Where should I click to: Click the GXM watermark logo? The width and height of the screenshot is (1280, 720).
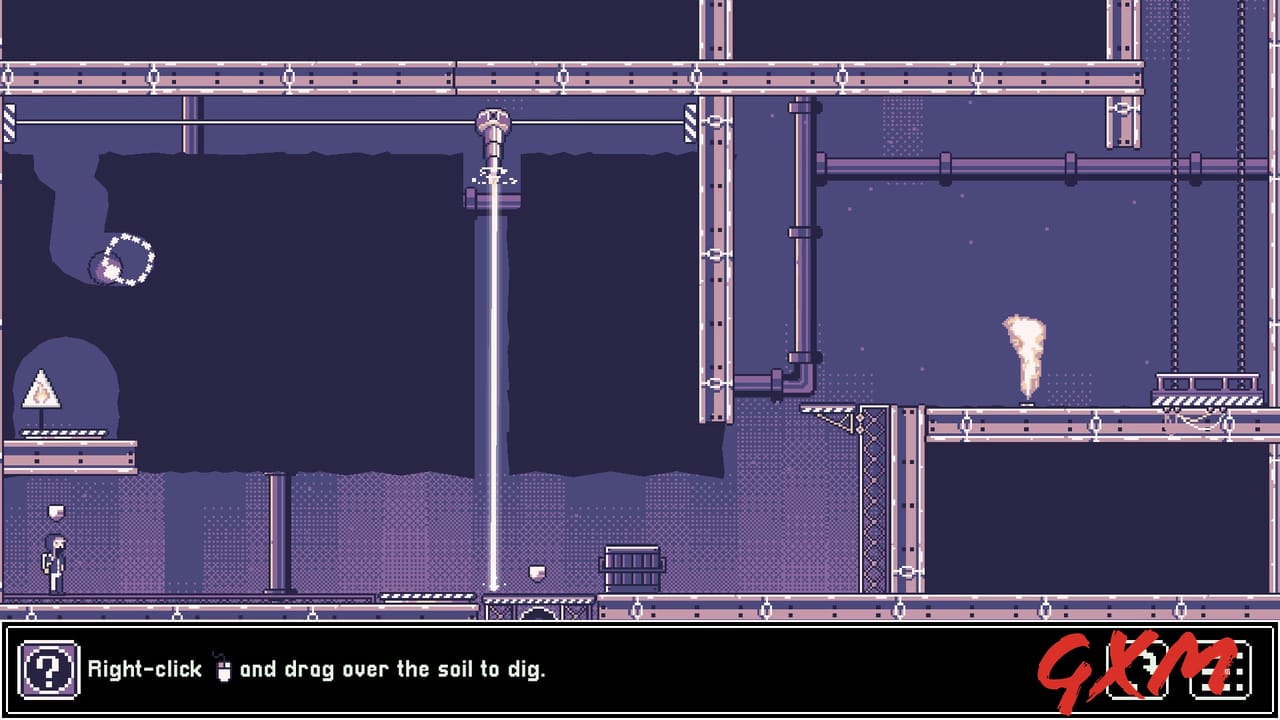pyautogui.click(x=1160, y=668)
